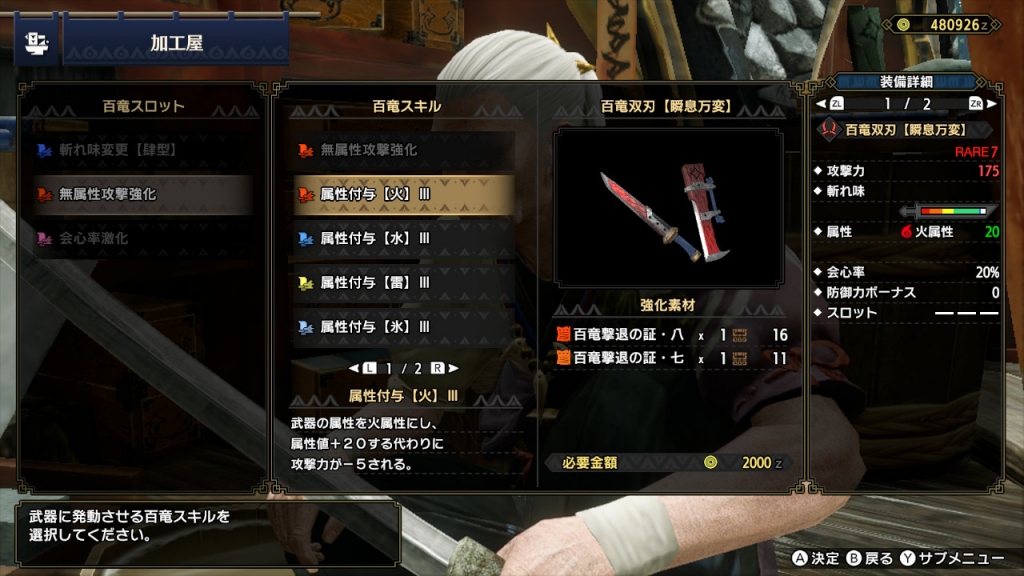Screen dimensions: 1024x576
Task: Select 属性付与【火】III skill
Action: [x=403, y=195]
